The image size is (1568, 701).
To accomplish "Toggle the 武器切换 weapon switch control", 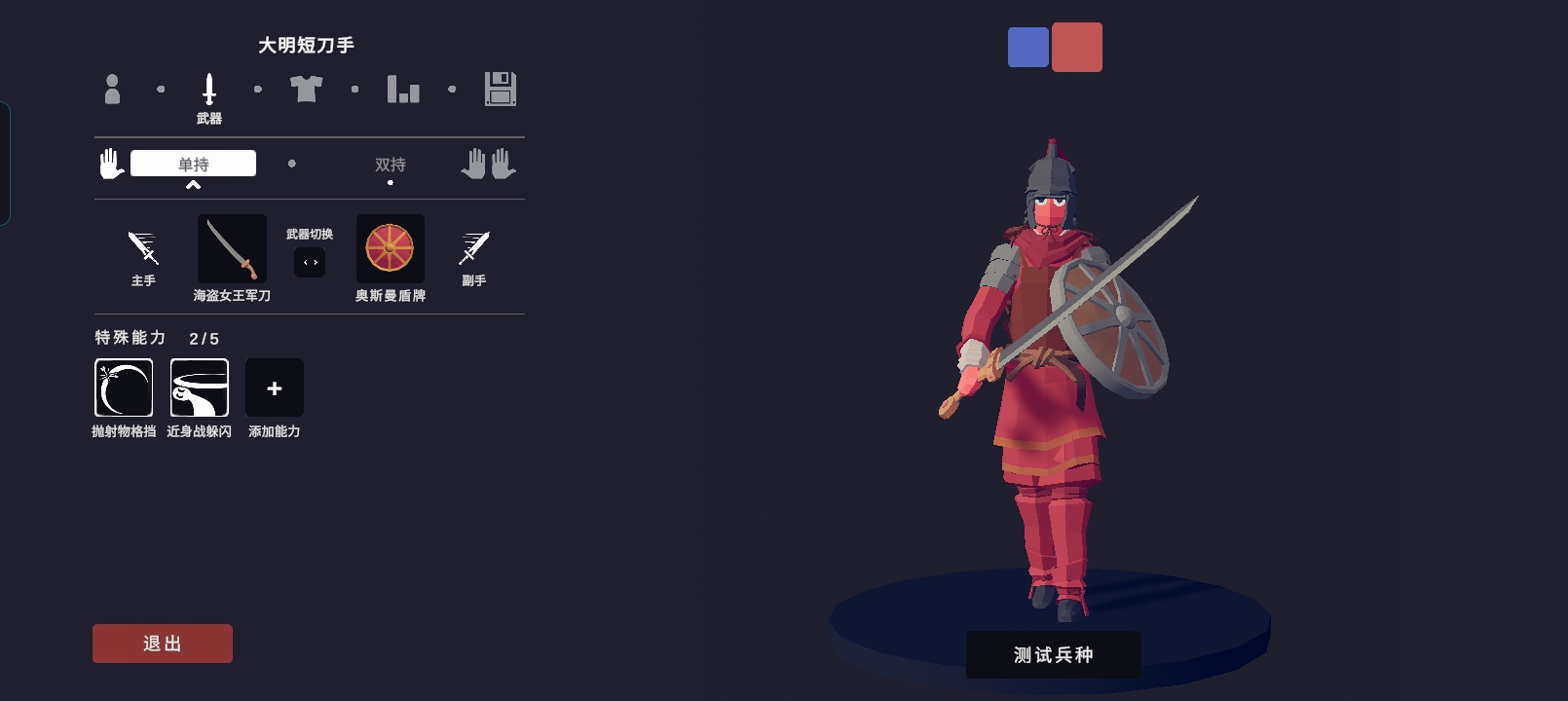I will [x=310, y=261].
